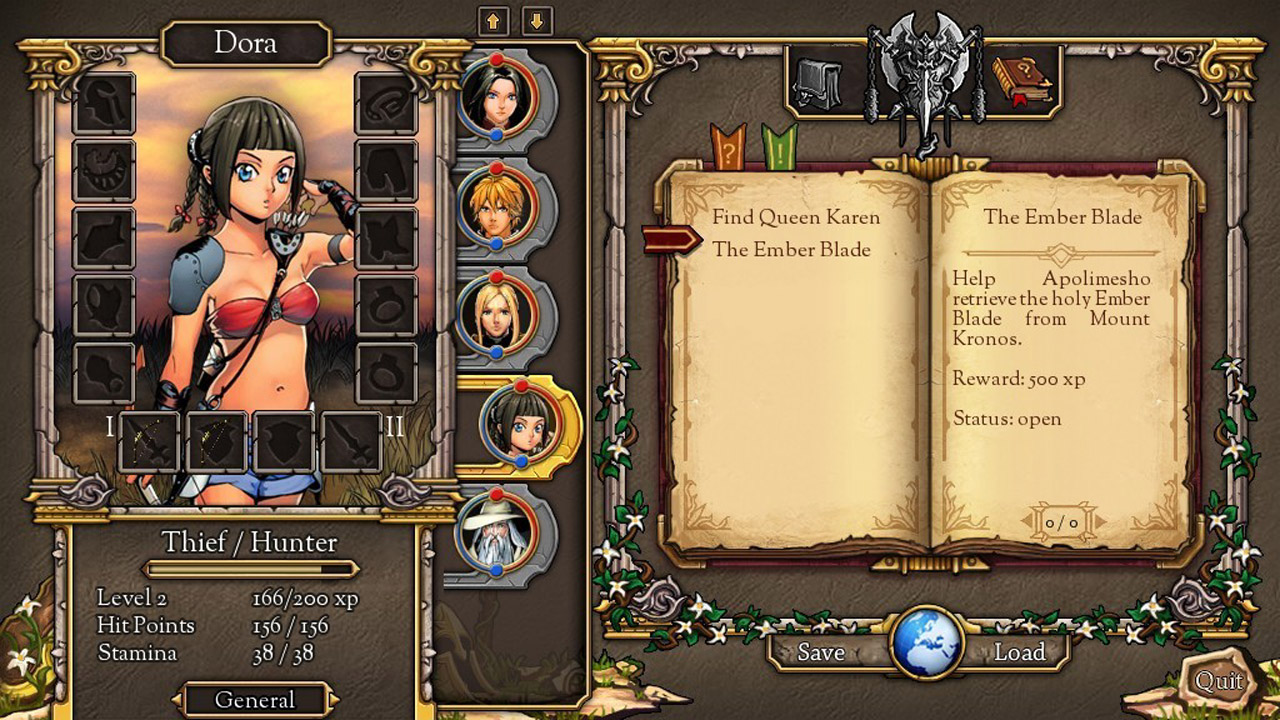Viewport: 1280px width, 720px height.
Task: Move party member up with arrow
Action: click(x=494, y=20)
